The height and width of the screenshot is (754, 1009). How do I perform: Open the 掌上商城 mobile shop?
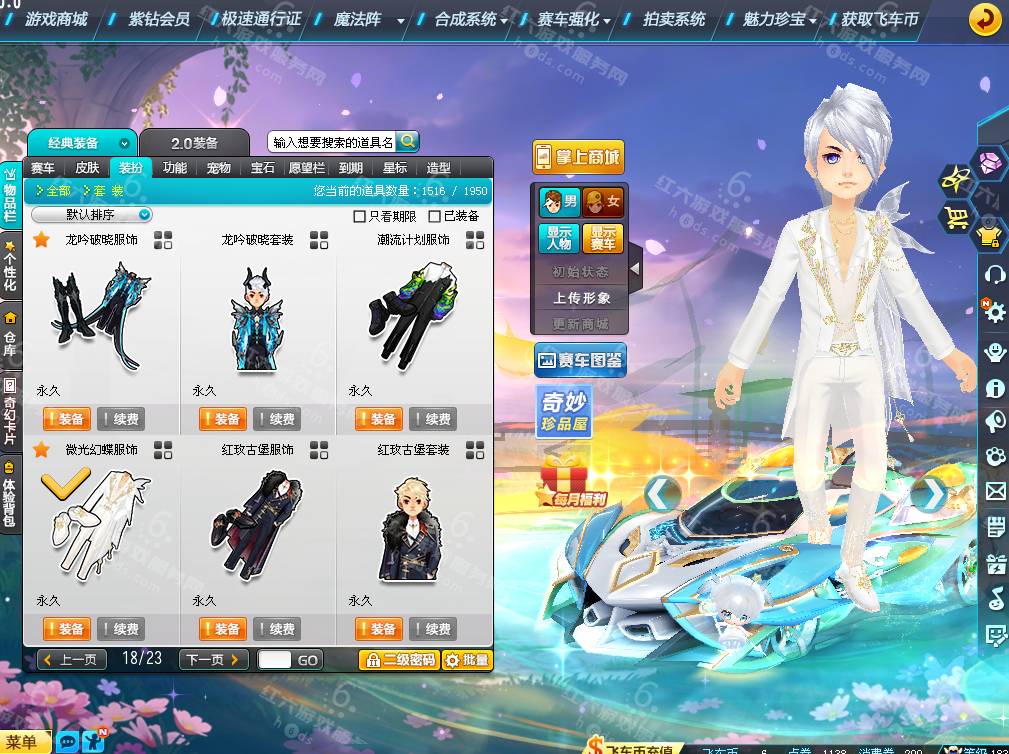pyautogui.click(x=578, y=157)
